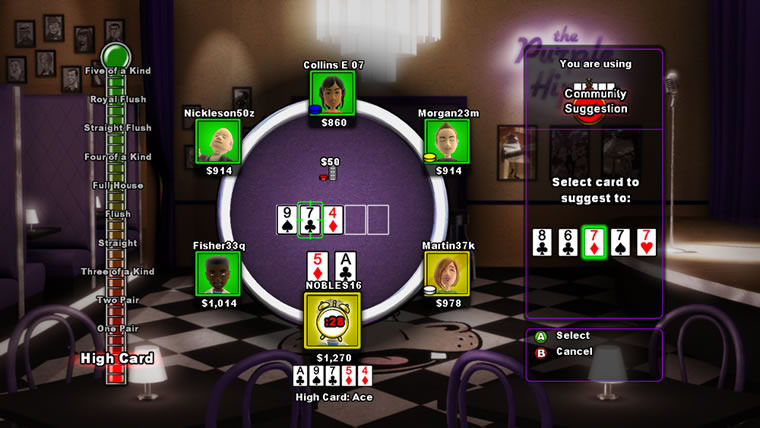Image resolution: width=760 pixels, height=428 pixels.
Task: Choose the 8 of clubs suggestion card
Action: click(x=543, y=242)
